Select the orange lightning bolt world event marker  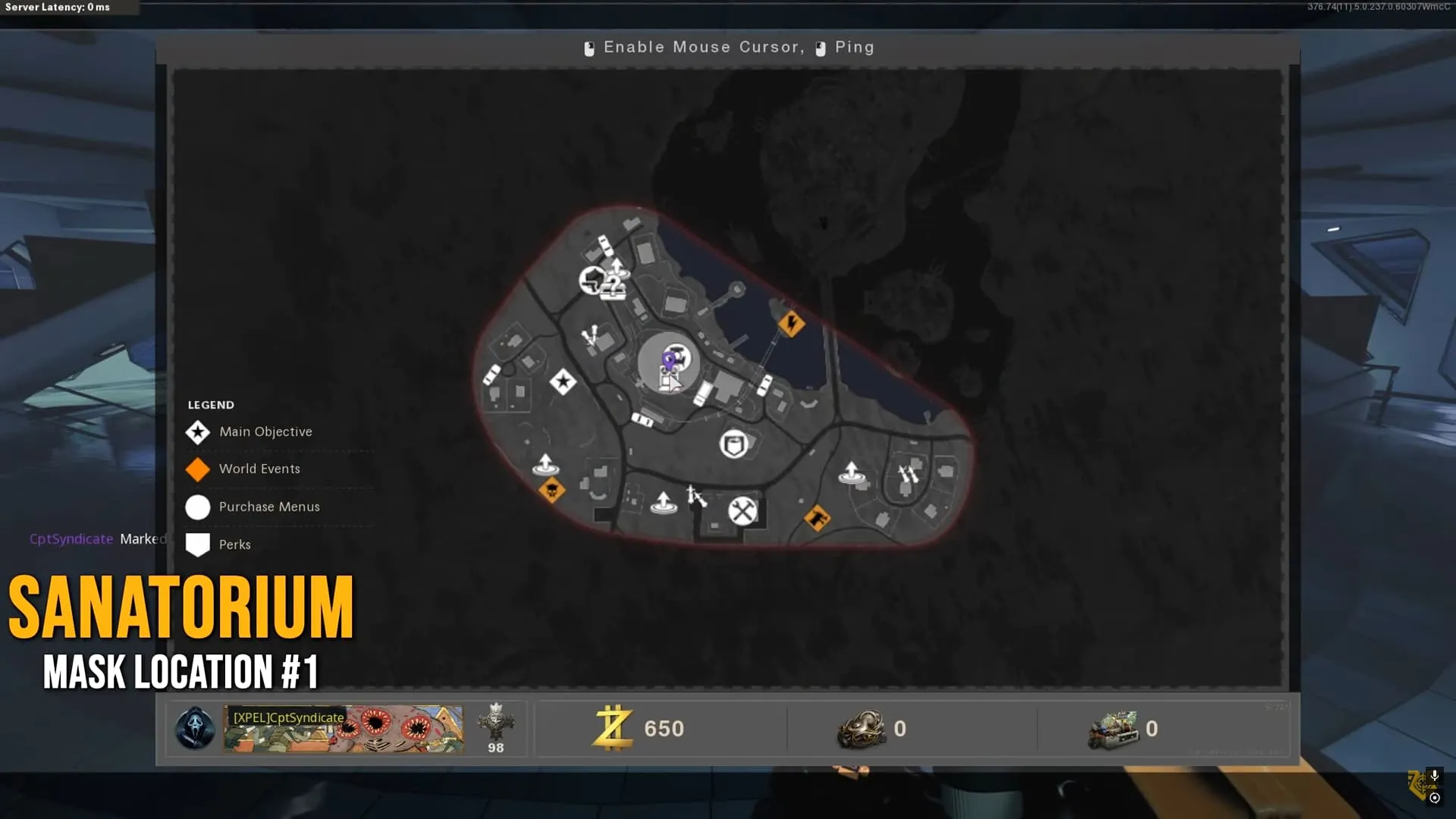click(x=792, y=325)
